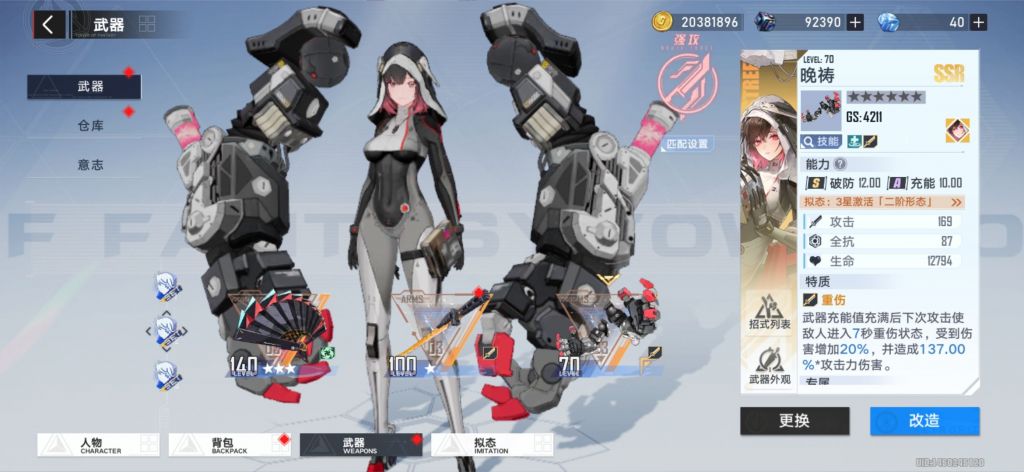Click the 改造 upgrade button
Screen dimensions: 1024x472
coord(924,420)
